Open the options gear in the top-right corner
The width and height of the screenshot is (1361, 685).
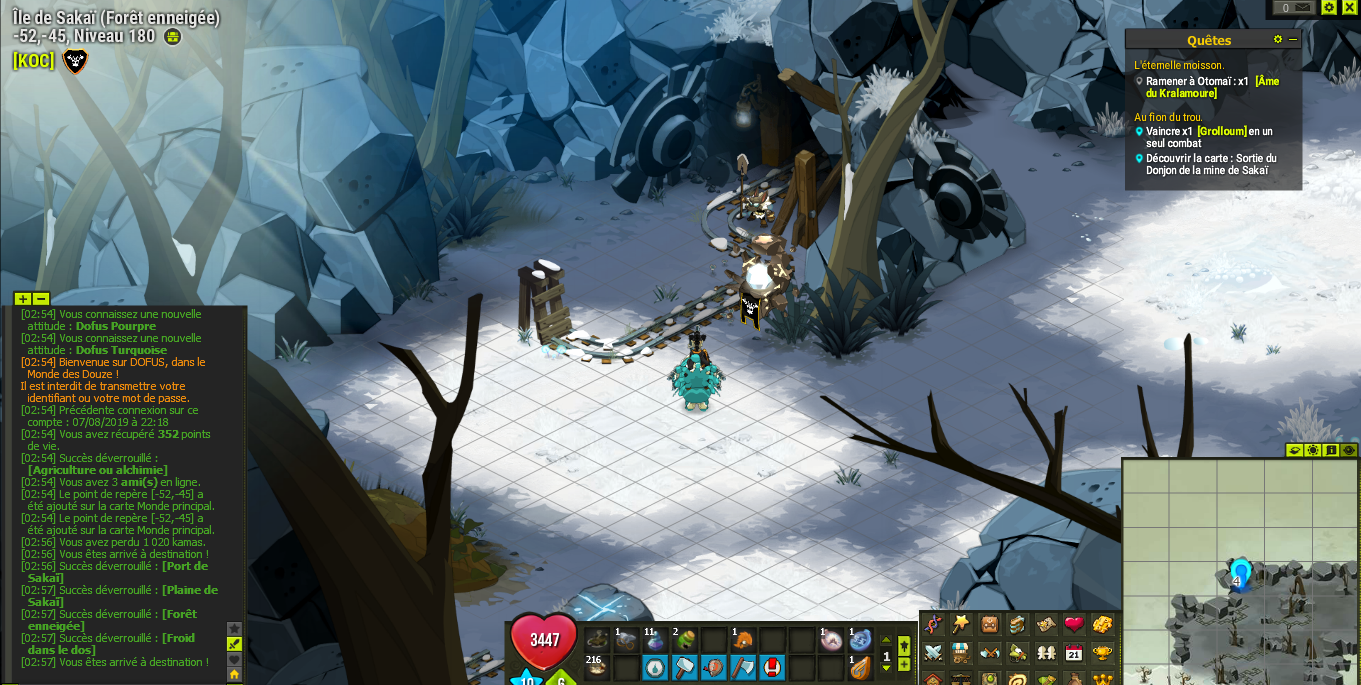click(1329, 7)
